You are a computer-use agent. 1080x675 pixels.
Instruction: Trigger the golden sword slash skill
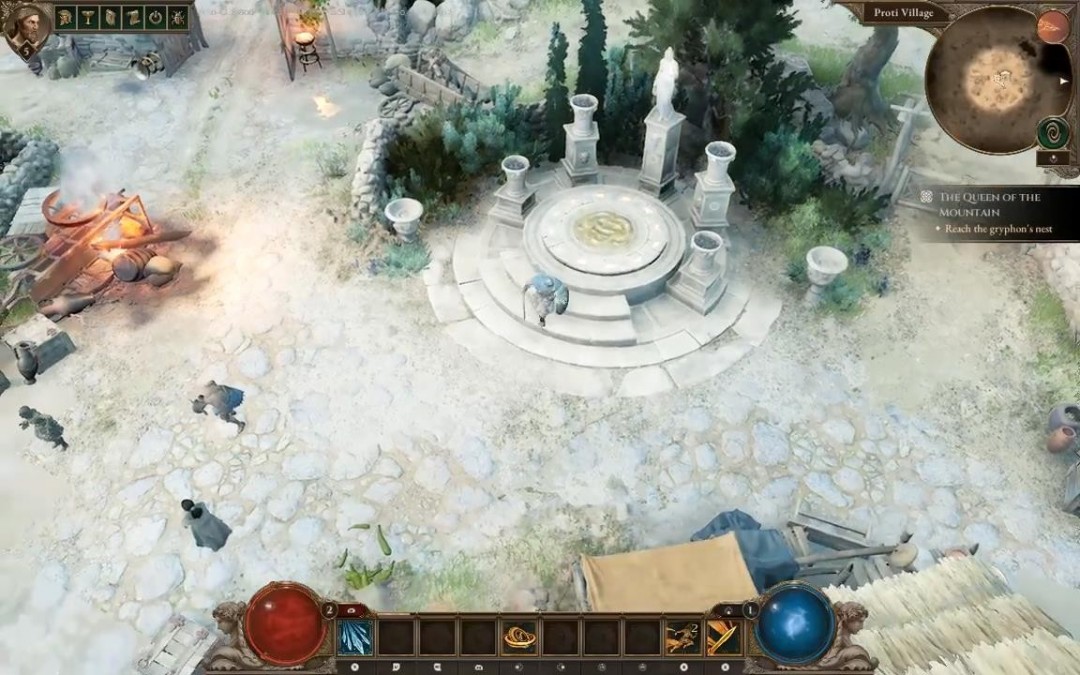coord(723,636)
